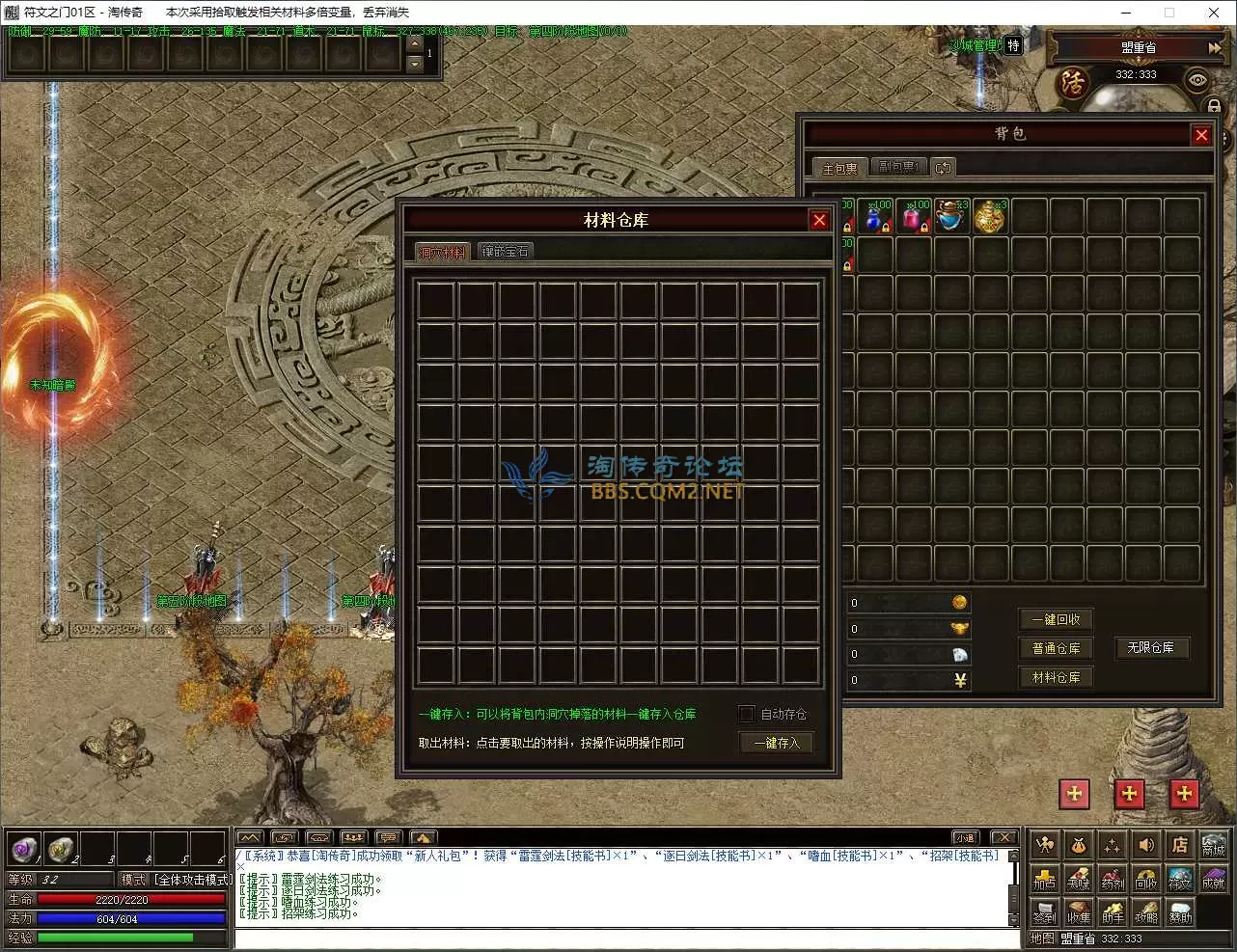Click the 一键存入 deposit button
This screenshot has height=952, width=1237.
click(x=777, y=743)
